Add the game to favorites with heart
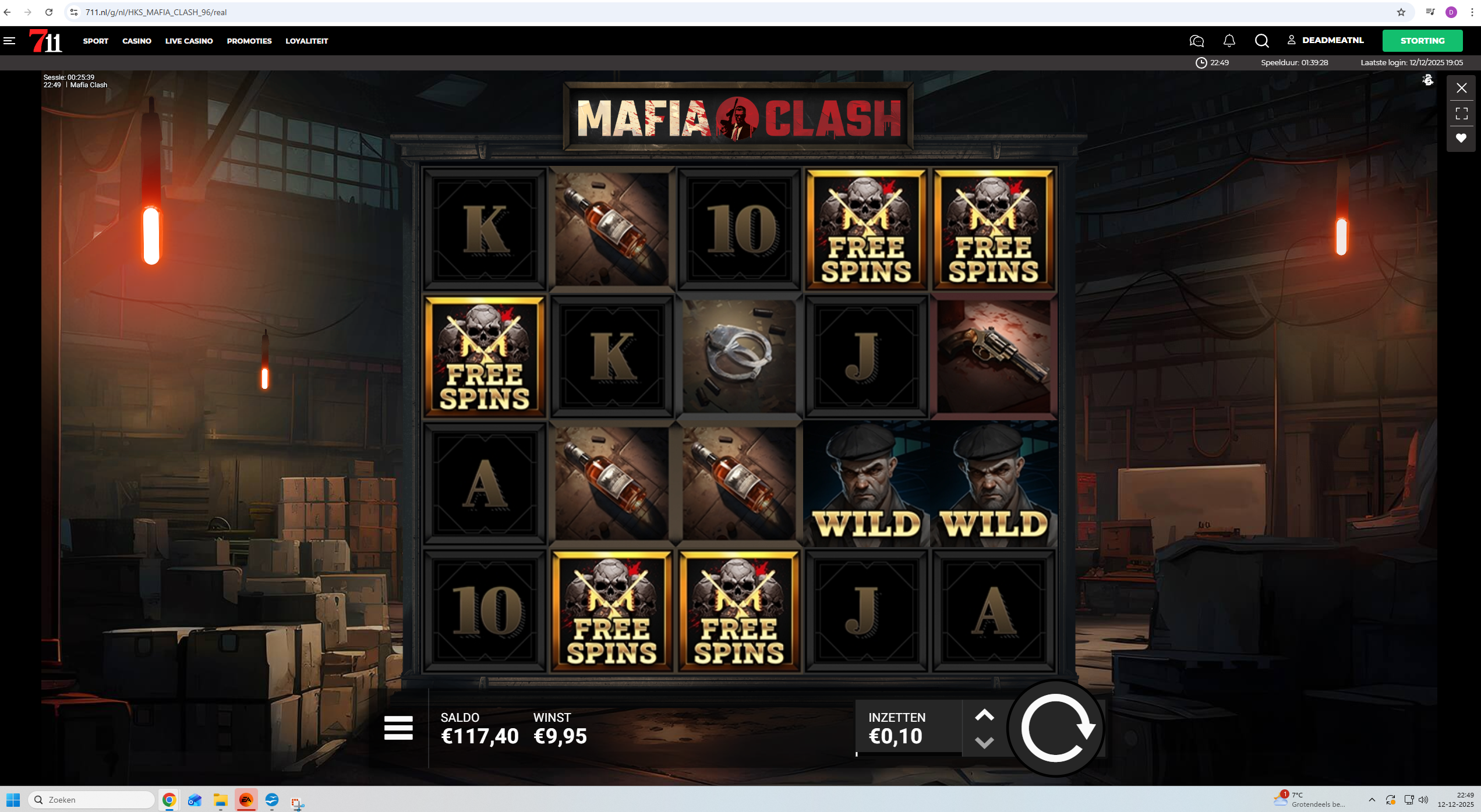Screen dimensions: 1481x812 click(x=1461, y=138)
